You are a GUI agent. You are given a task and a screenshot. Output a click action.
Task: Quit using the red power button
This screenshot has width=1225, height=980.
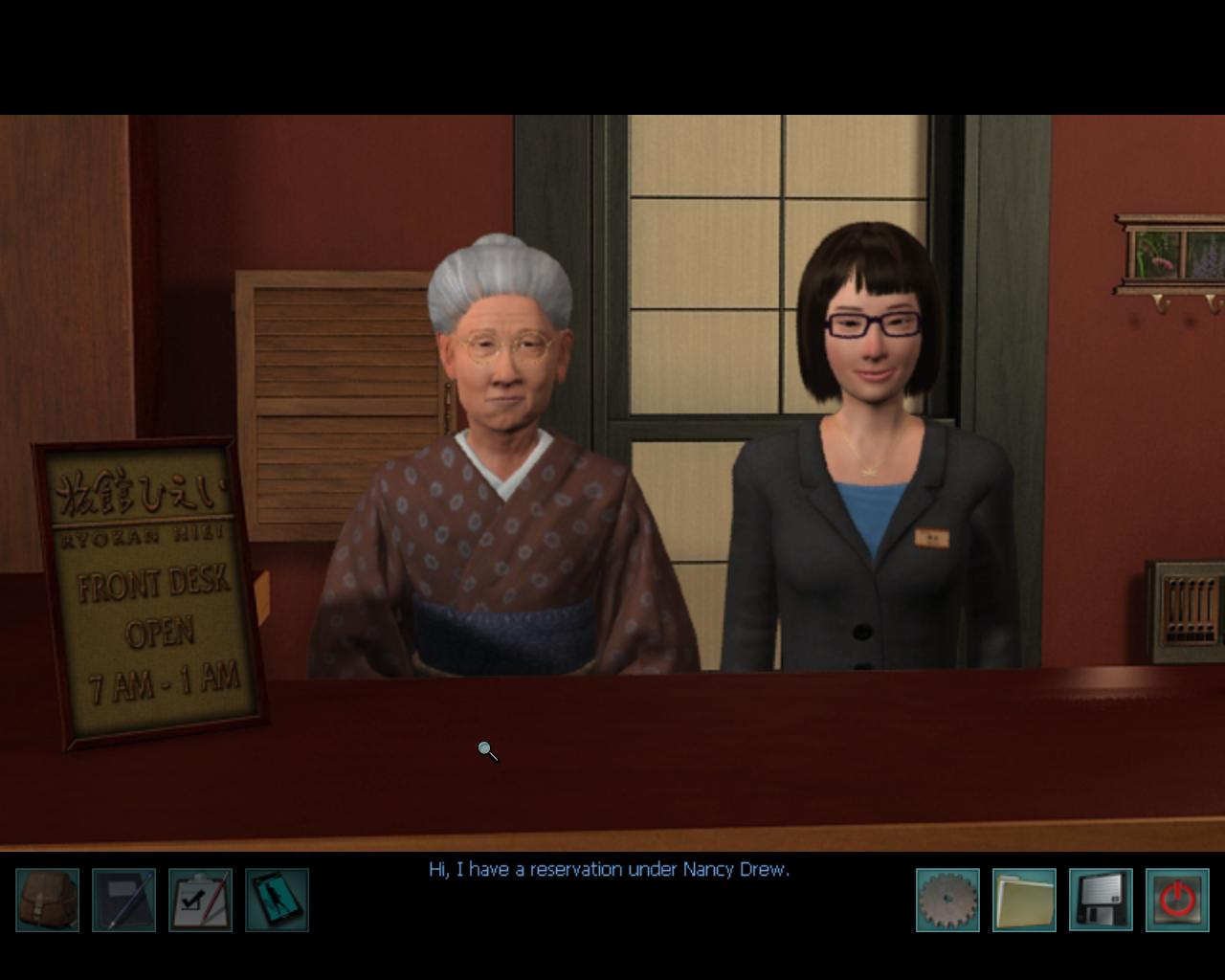click(x=1177, y=900)
